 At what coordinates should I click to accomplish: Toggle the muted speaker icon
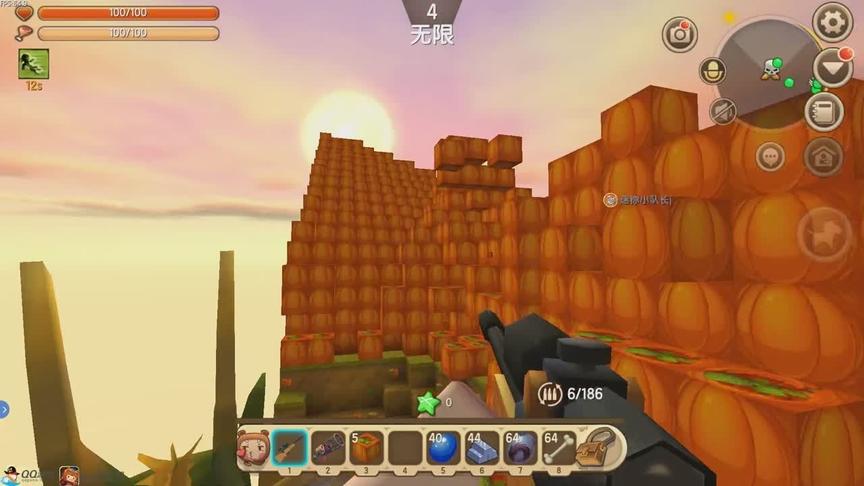tap(723, 111)
